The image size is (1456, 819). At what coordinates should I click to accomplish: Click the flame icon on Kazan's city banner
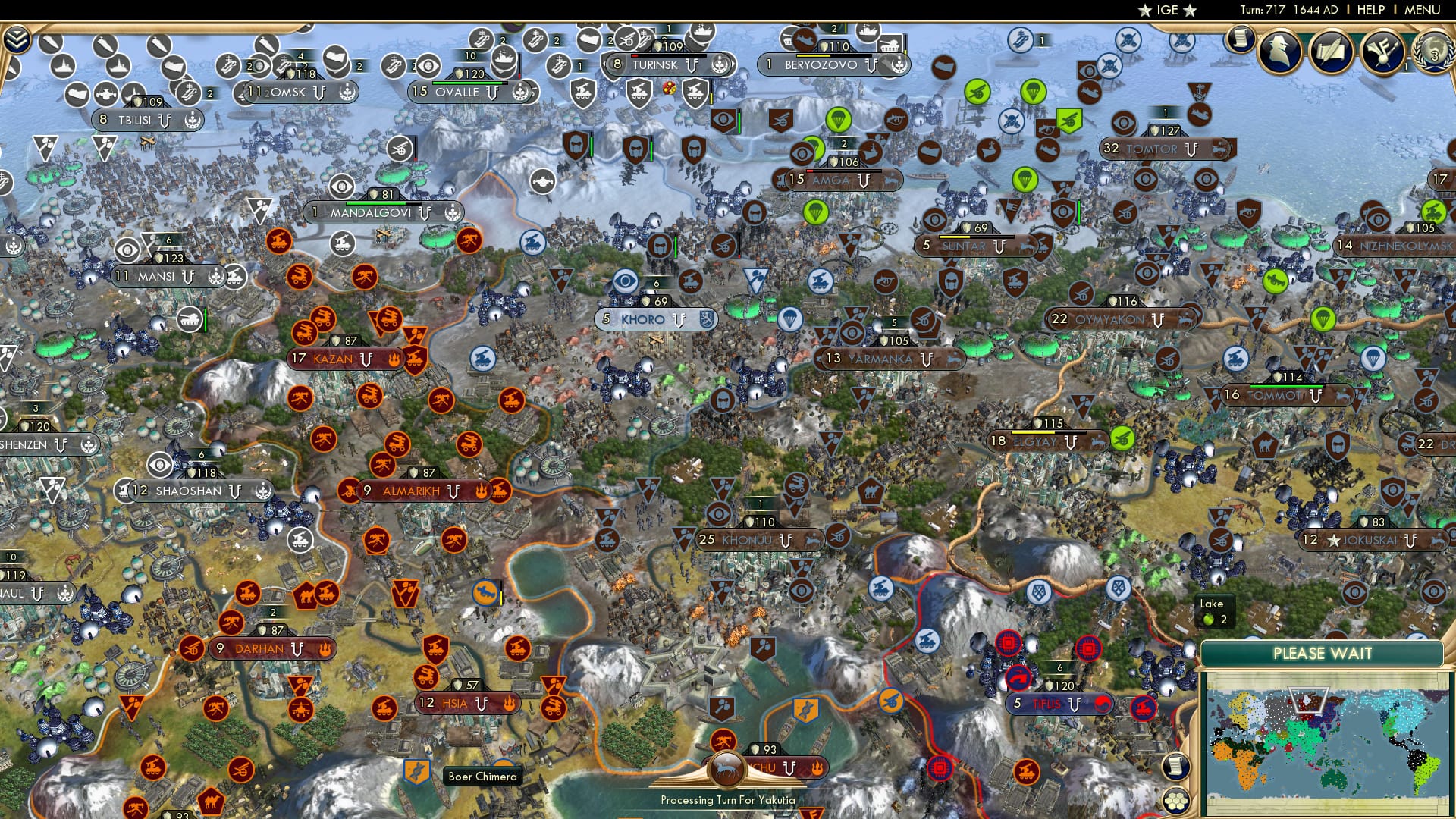395,360
